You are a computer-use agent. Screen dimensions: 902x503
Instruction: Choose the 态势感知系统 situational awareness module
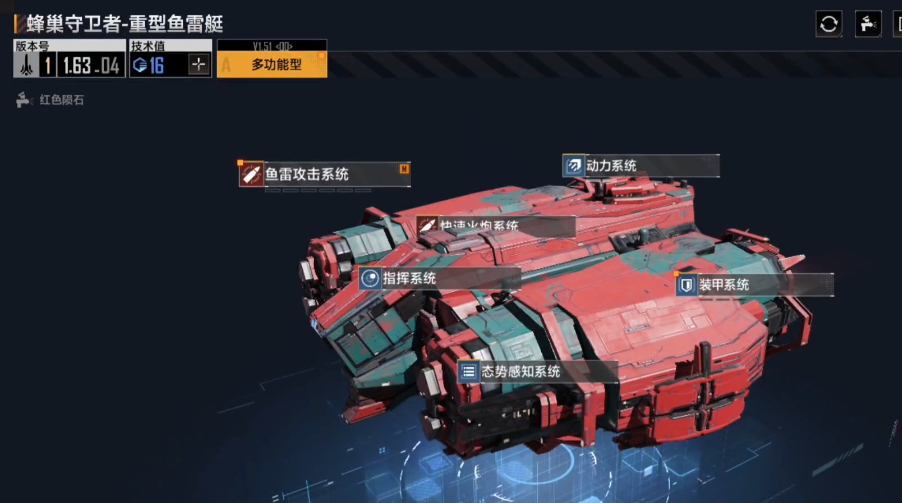click(x=537, y=372)
